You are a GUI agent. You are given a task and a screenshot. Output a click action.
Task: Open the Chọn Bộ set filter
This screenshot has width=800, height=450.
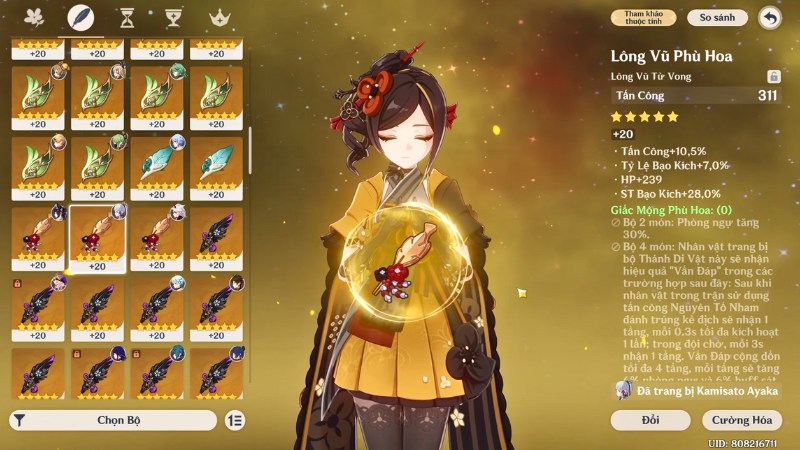click(113, 421)
